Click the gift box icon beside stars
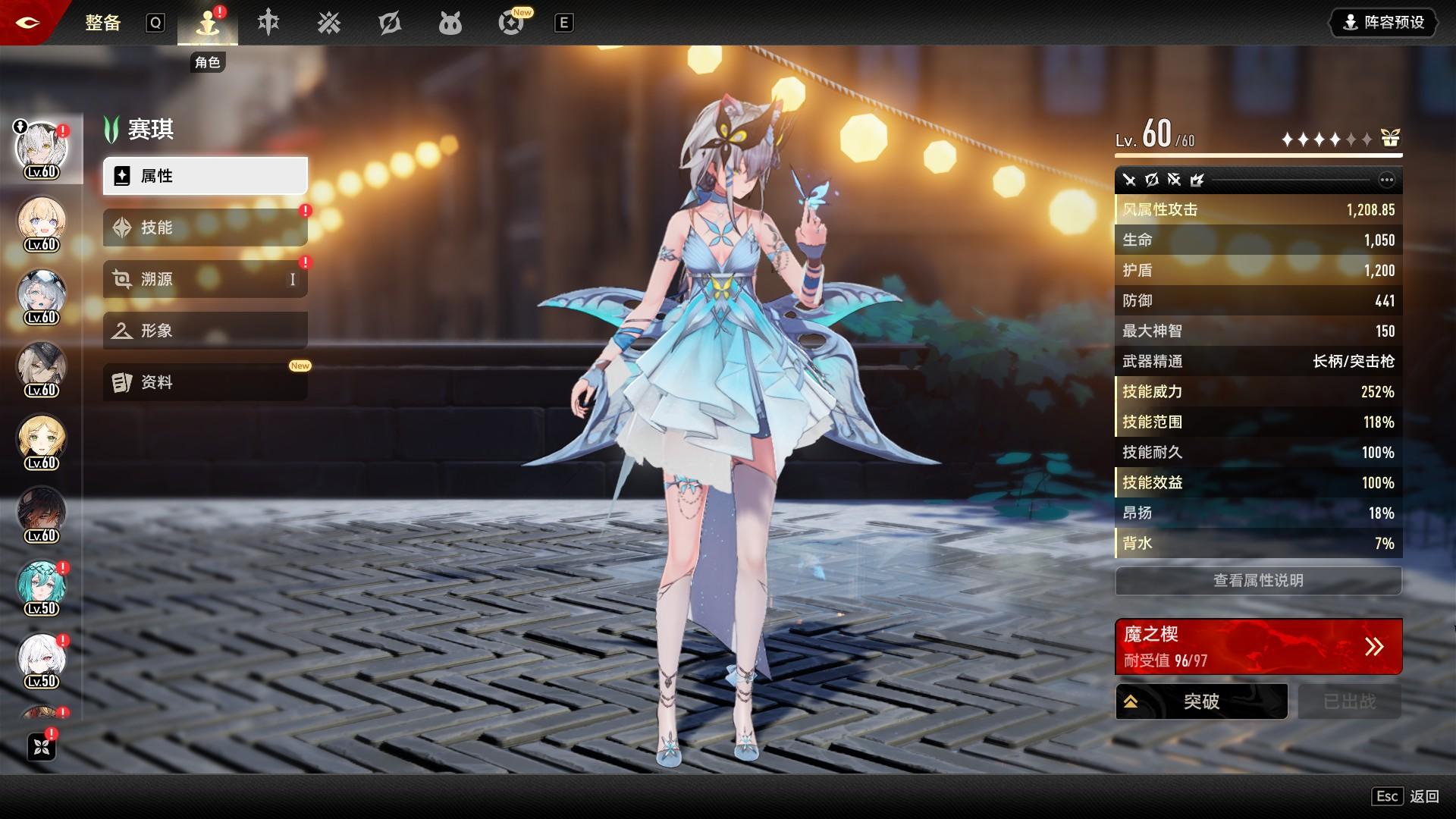 (1390, 138)
